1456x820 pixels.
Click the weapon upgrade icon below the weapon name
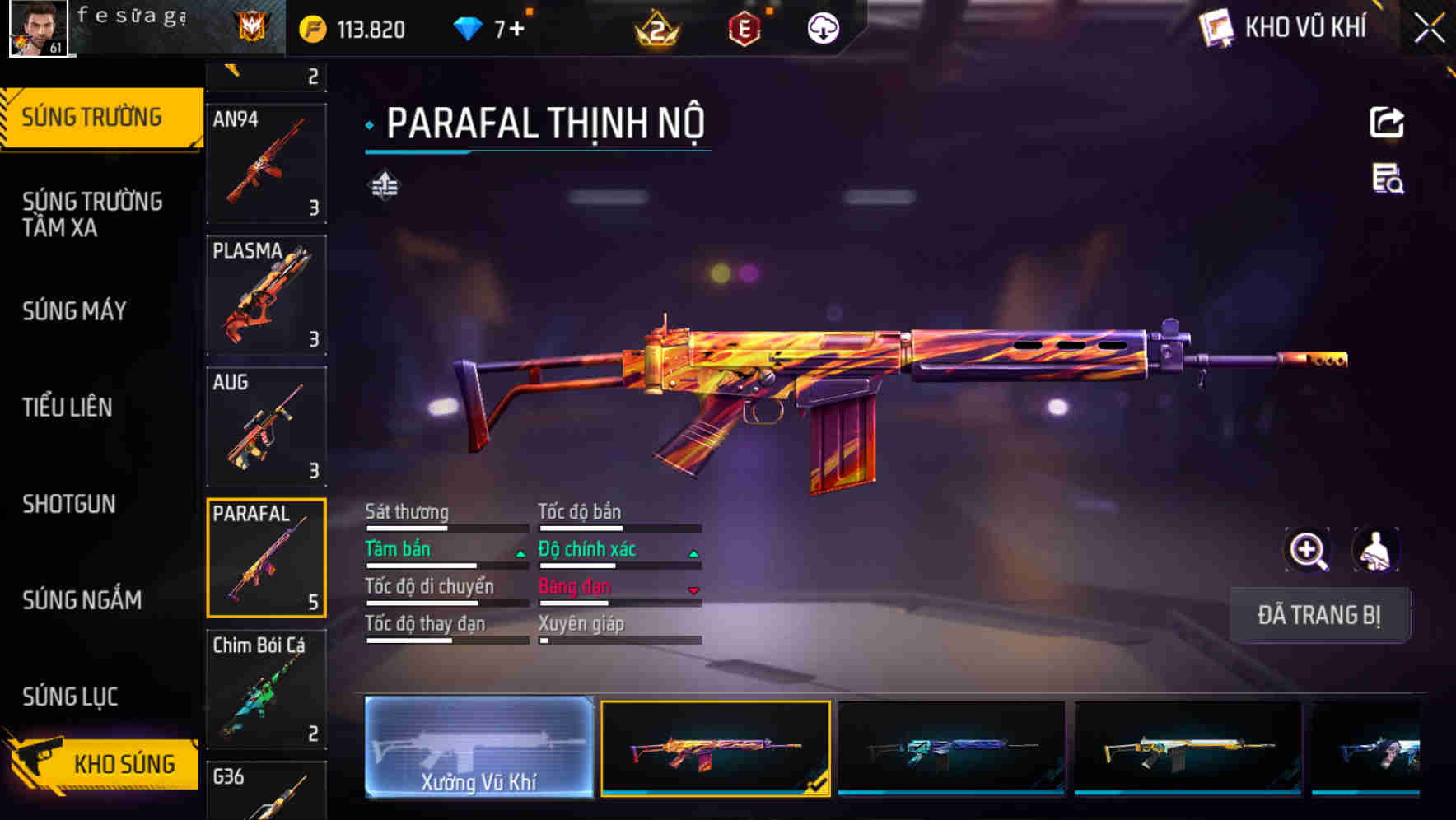pos(385,184)
